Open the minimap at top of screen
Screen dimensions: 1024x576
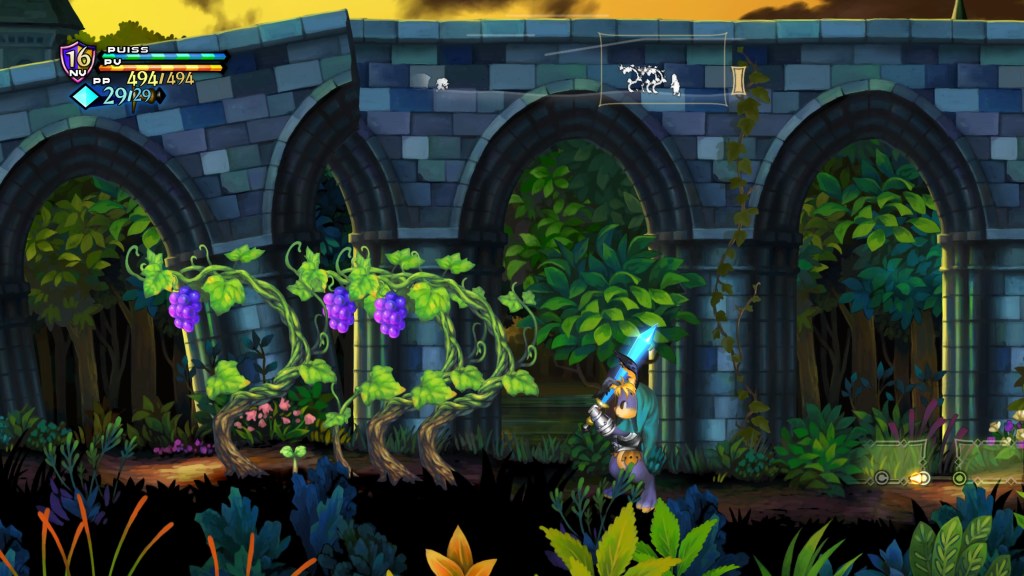click(663, 69)
